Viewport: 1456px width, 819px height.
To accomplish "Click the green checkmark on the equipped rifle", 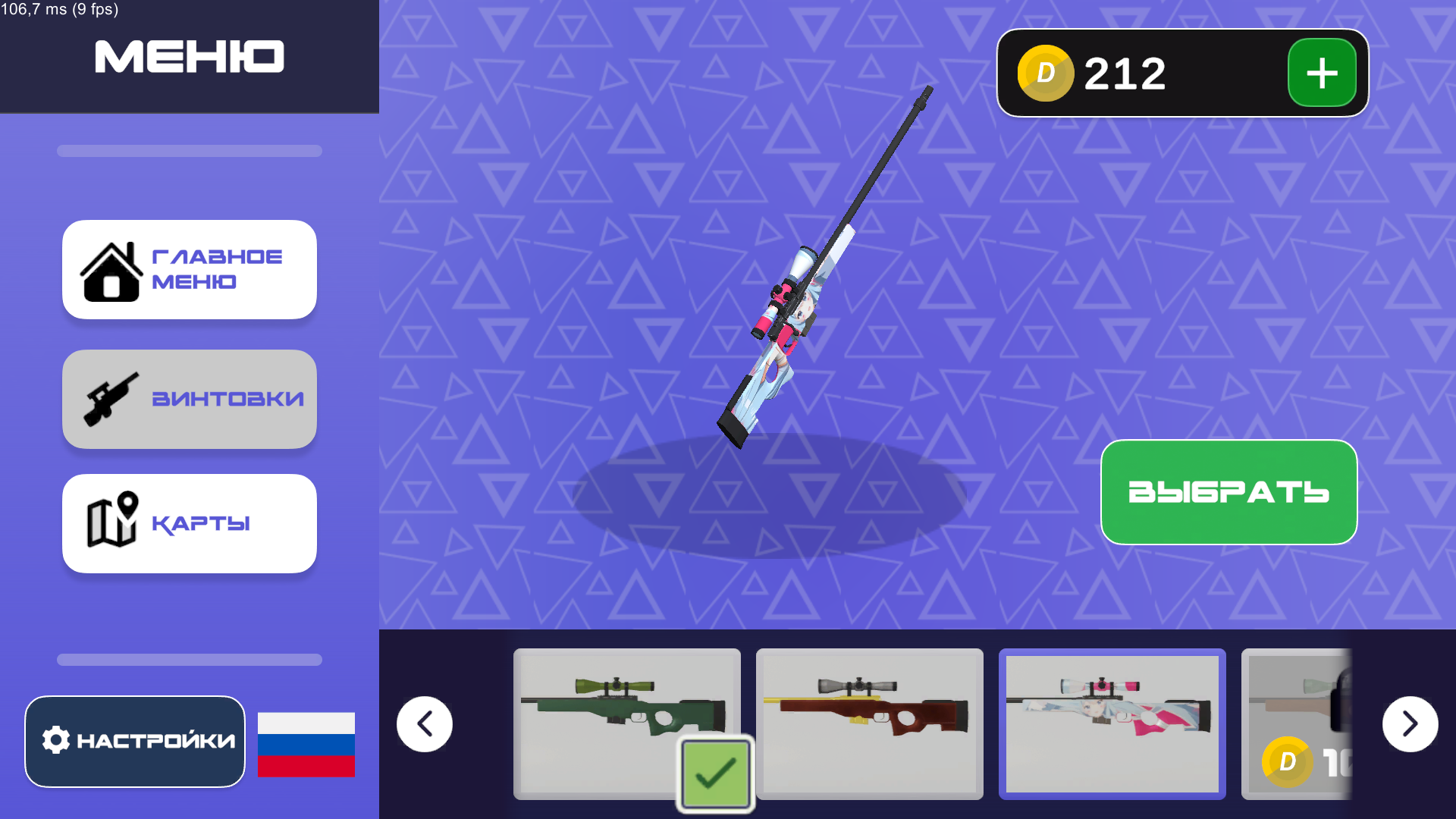I will [x=714, y=773].
